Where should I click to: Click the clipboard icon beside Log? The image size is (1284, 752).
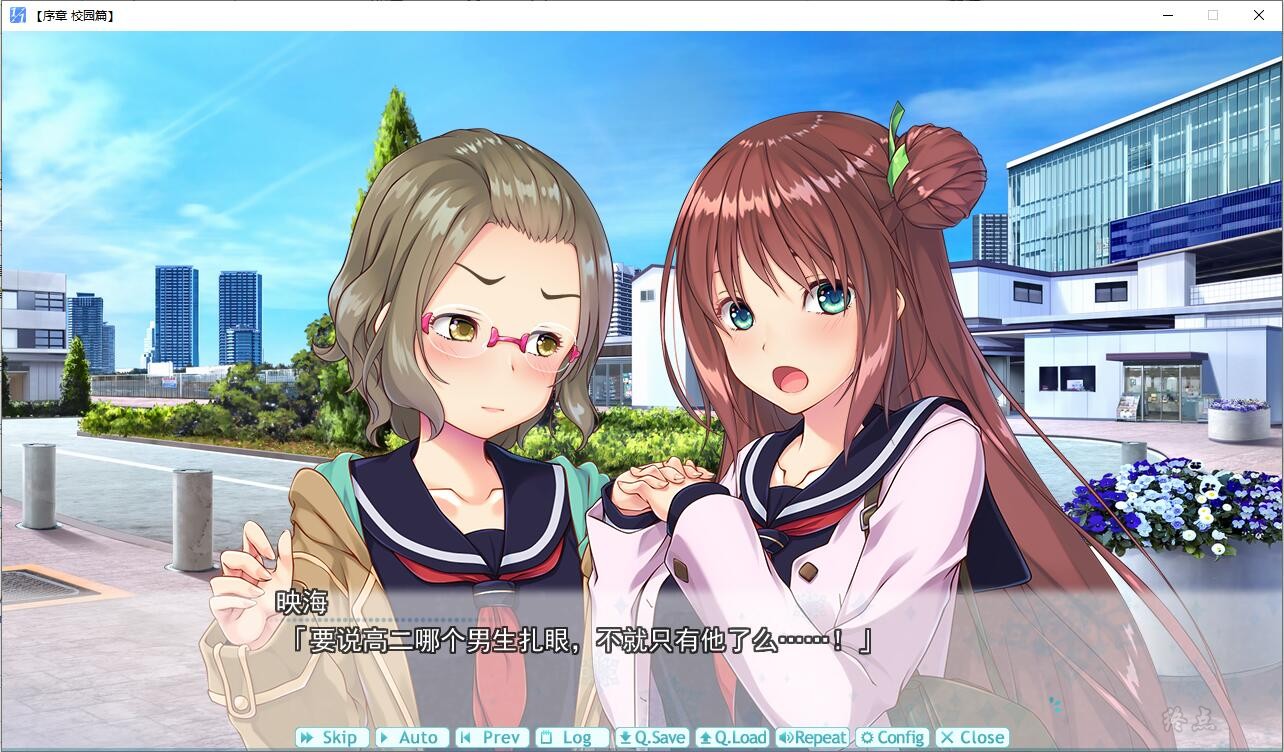[x=545, y=737]
